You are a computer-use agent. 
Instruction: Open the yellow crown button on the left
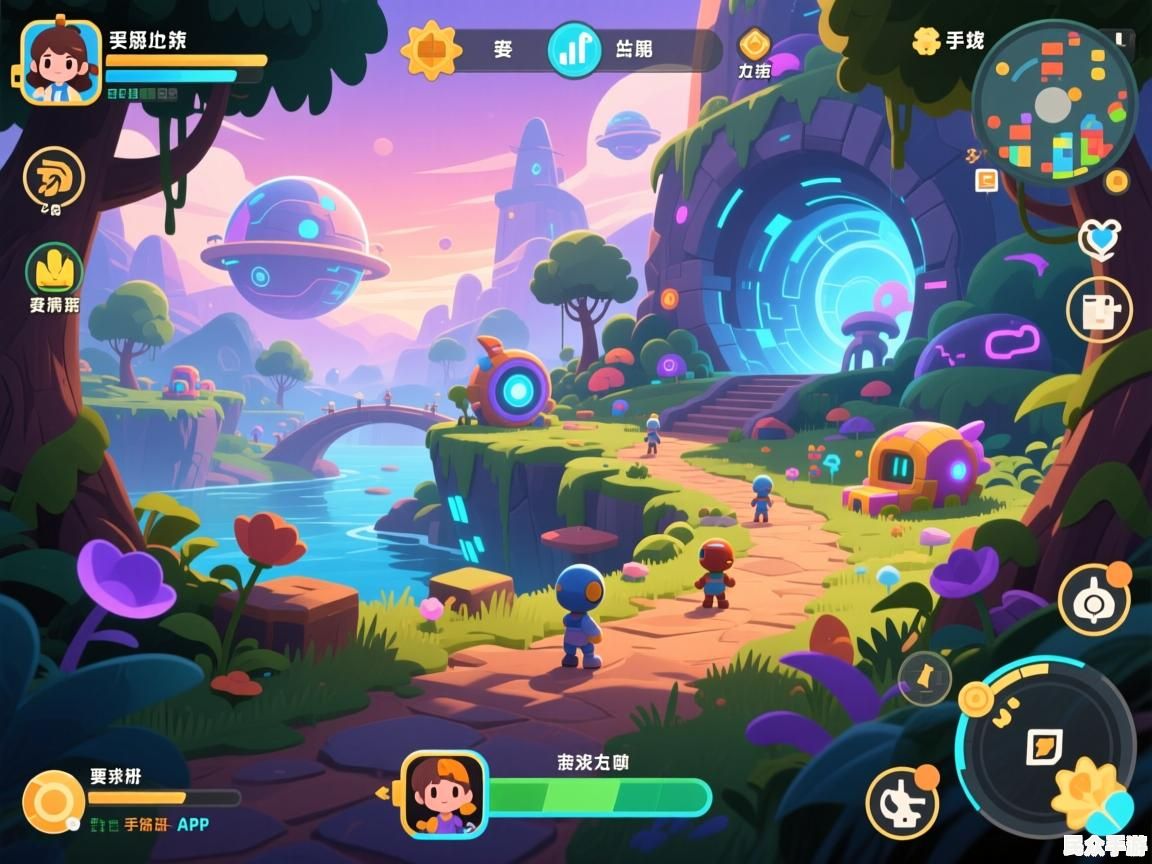[54, 268]
